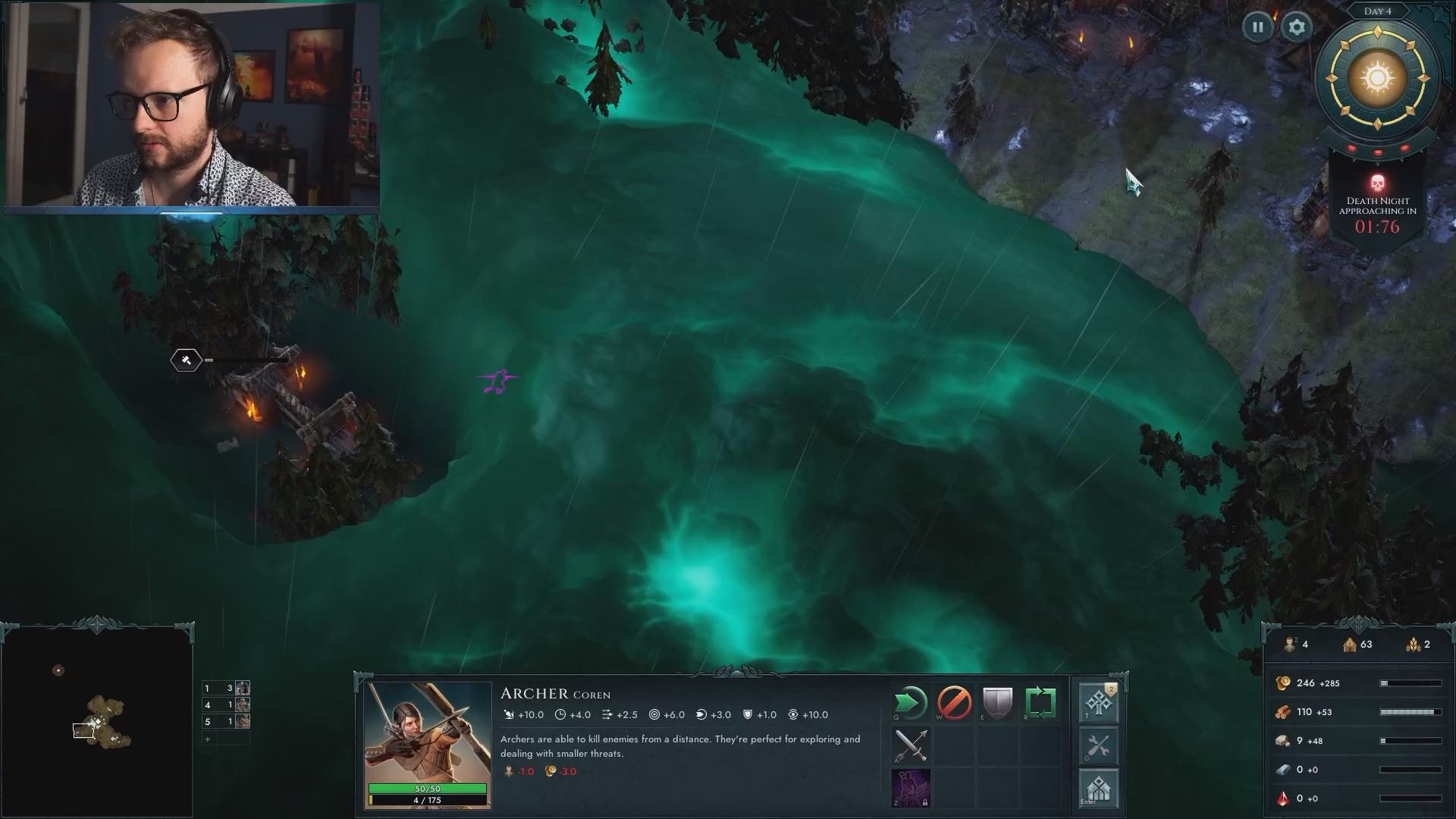Open the settings gear menu

click(1297, 27)
